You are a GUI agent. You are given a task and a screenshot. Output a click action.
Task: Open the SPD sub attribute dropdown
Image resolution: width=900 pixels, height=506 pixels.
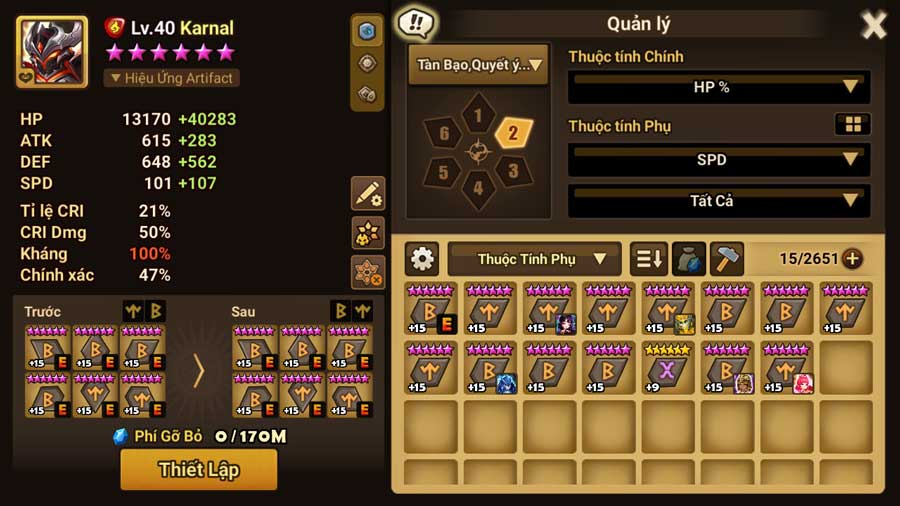(719, 159)
